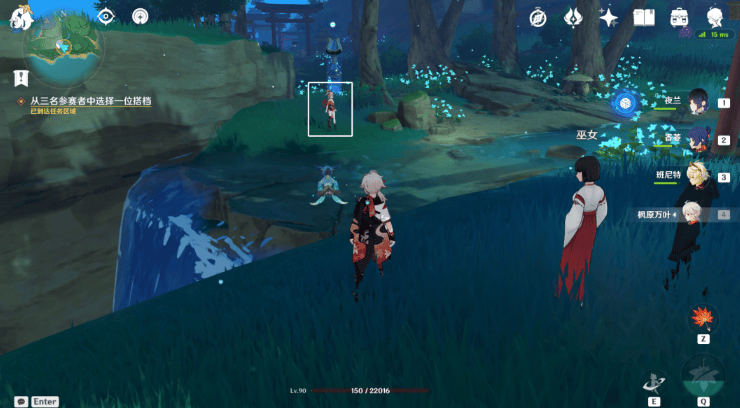The width and height of the screenshot is (740, 408).
Task: Use the red maple leaf gadget
Action: pos(703,318)
